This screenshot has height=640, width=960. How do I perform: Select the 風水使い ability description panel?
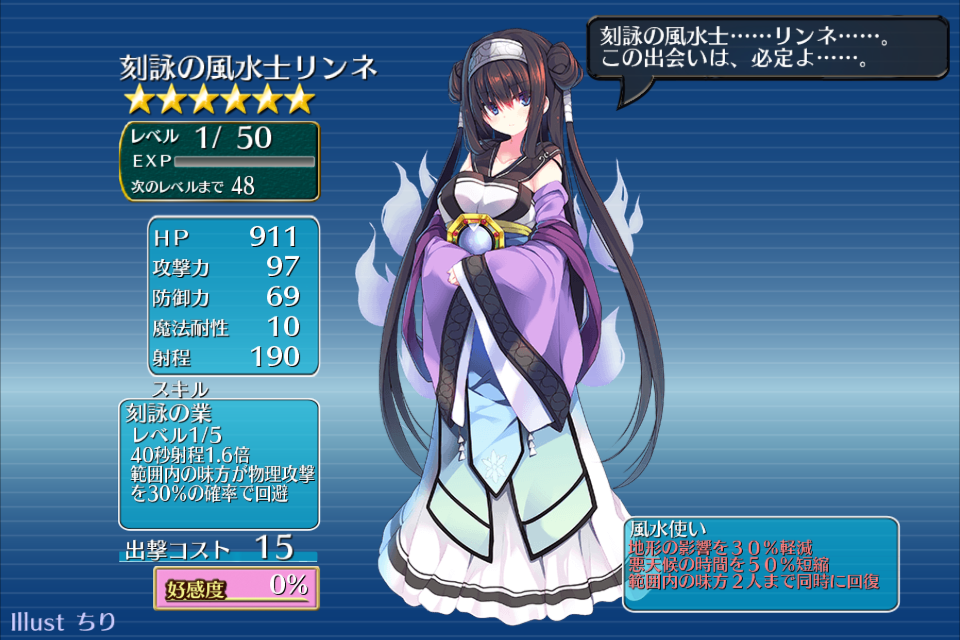pyautogui.click(x=760, y=563)
